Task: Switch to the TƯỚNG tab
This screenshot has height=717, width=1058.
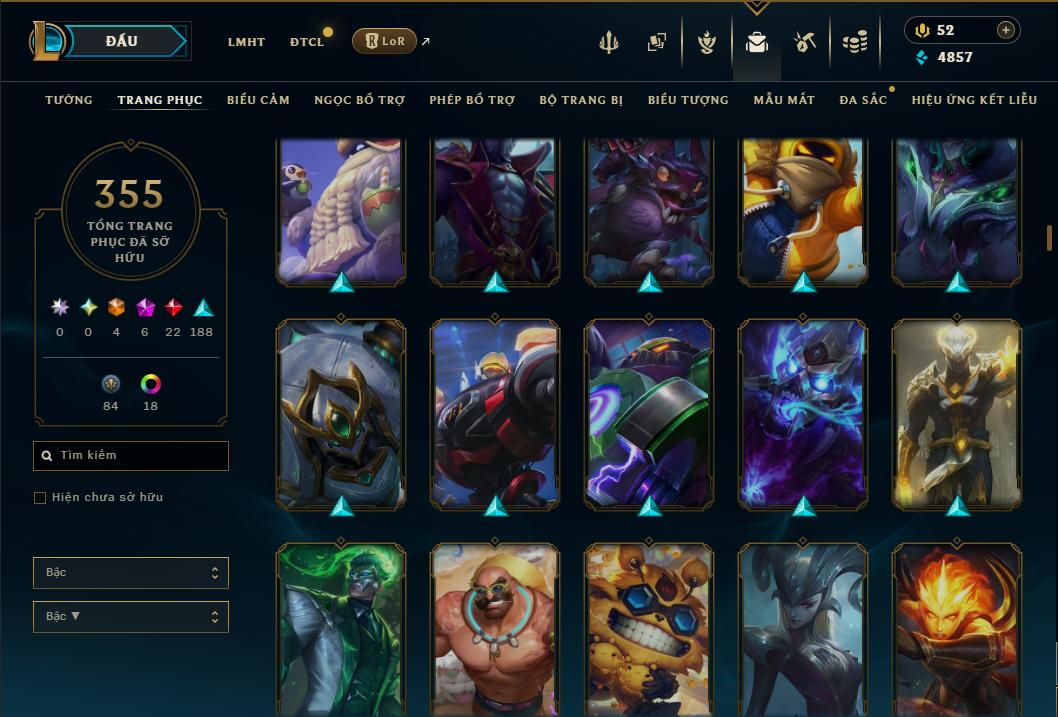Action: 69,100
